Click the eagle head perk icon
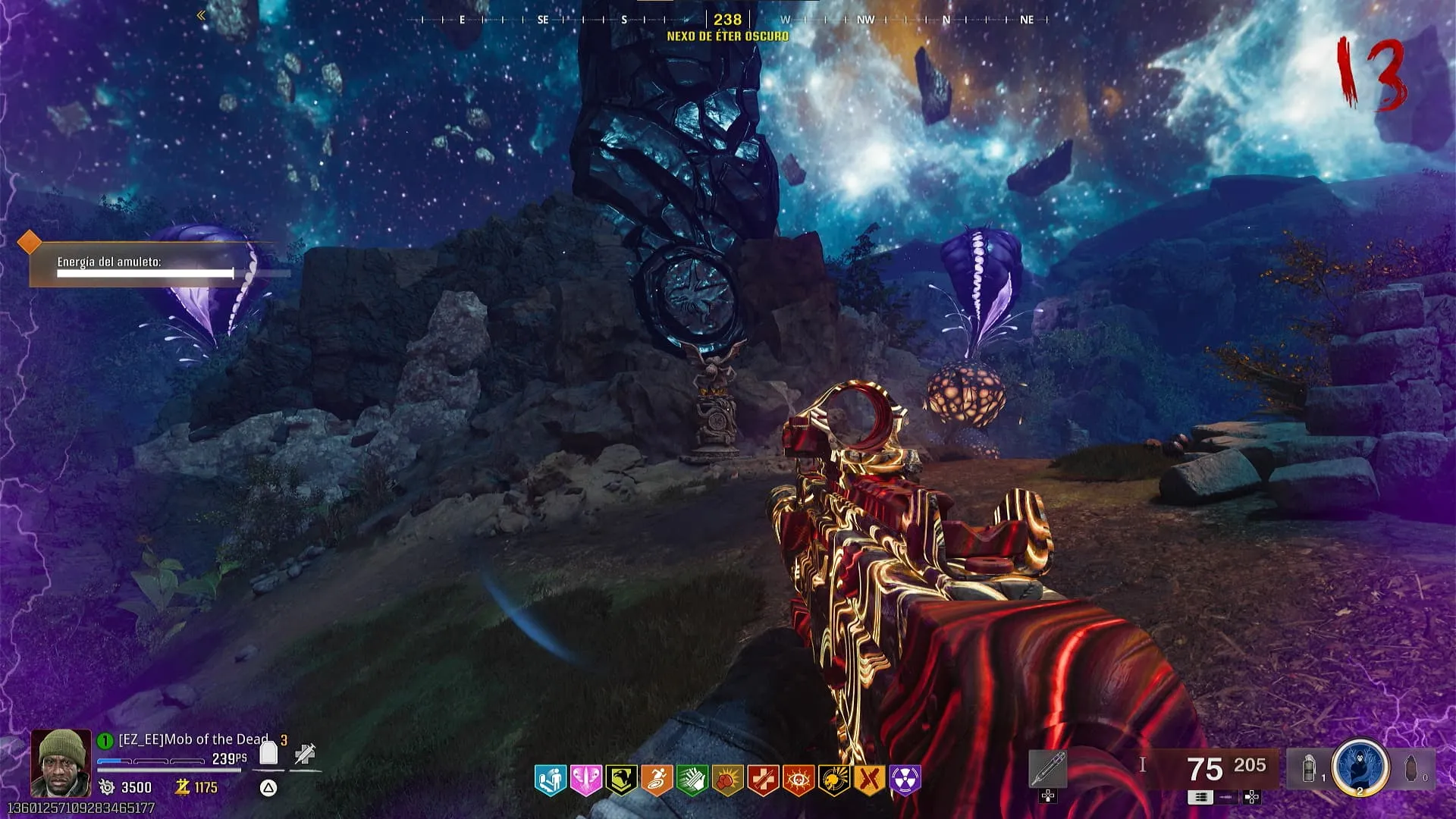Viewport: 1456px width, 819px height. [621, 780]
